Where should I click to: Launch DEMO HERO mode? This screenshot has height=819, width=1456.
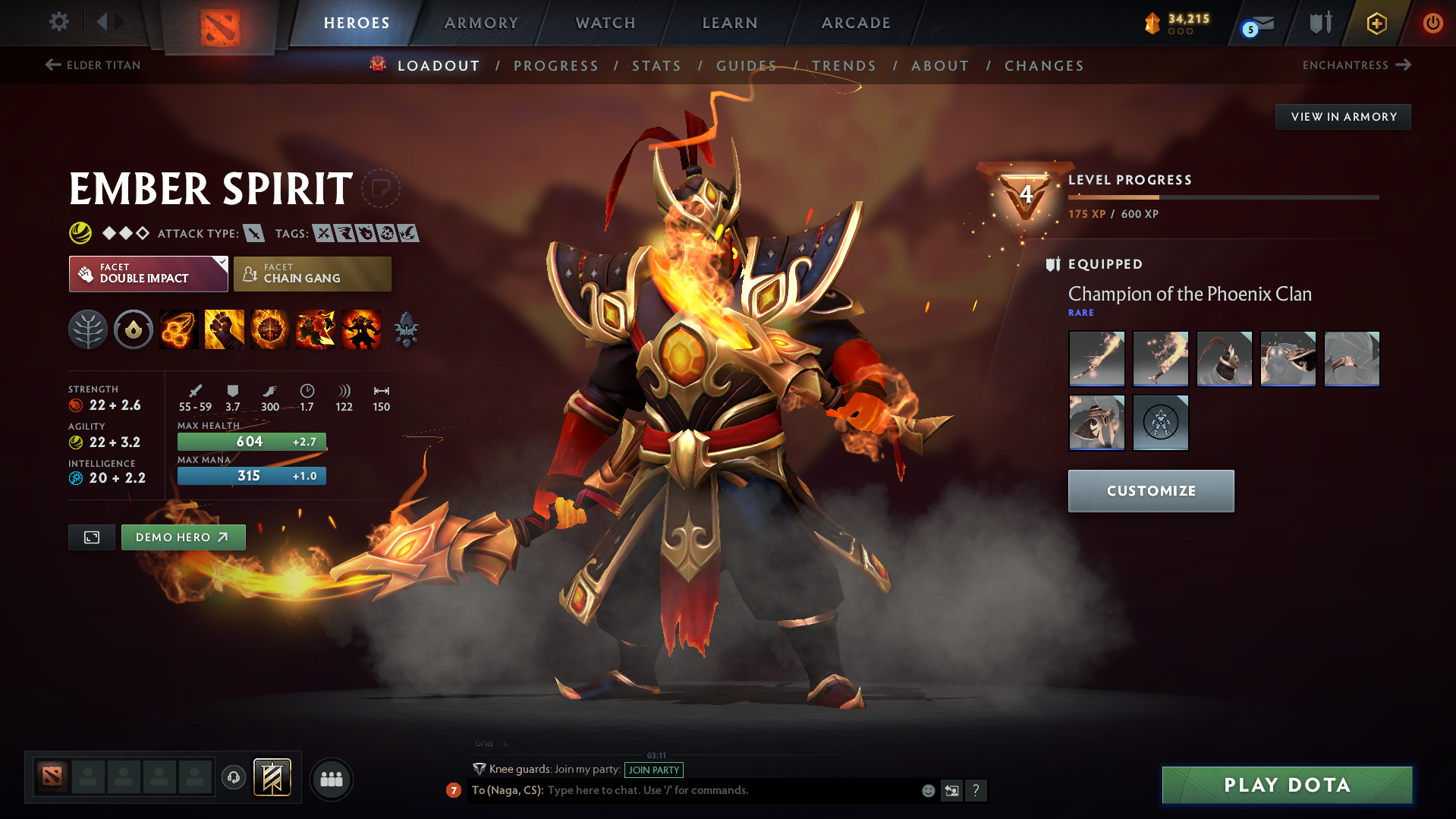pos(183,537)
